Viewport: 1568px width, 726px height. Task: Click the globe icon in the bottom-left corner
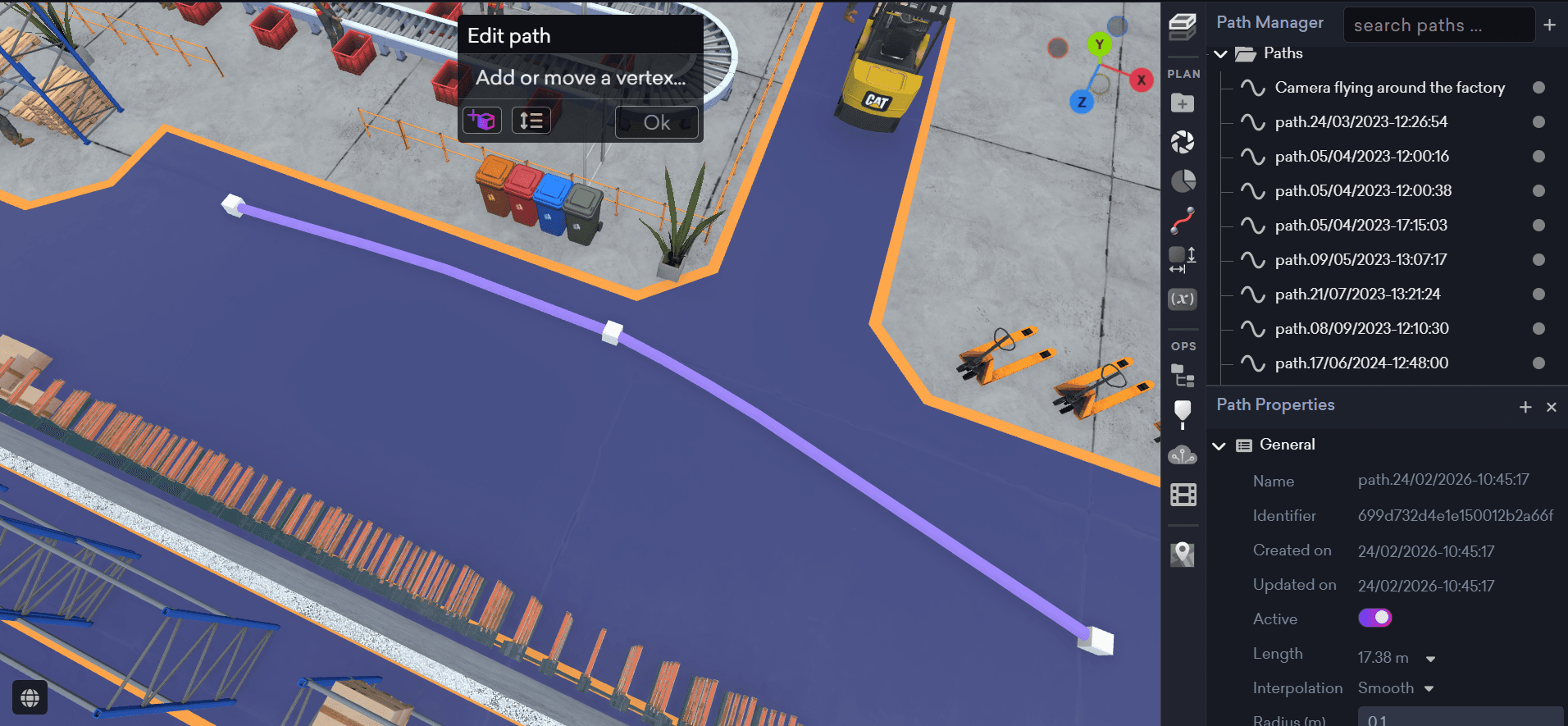coord(30,697)
